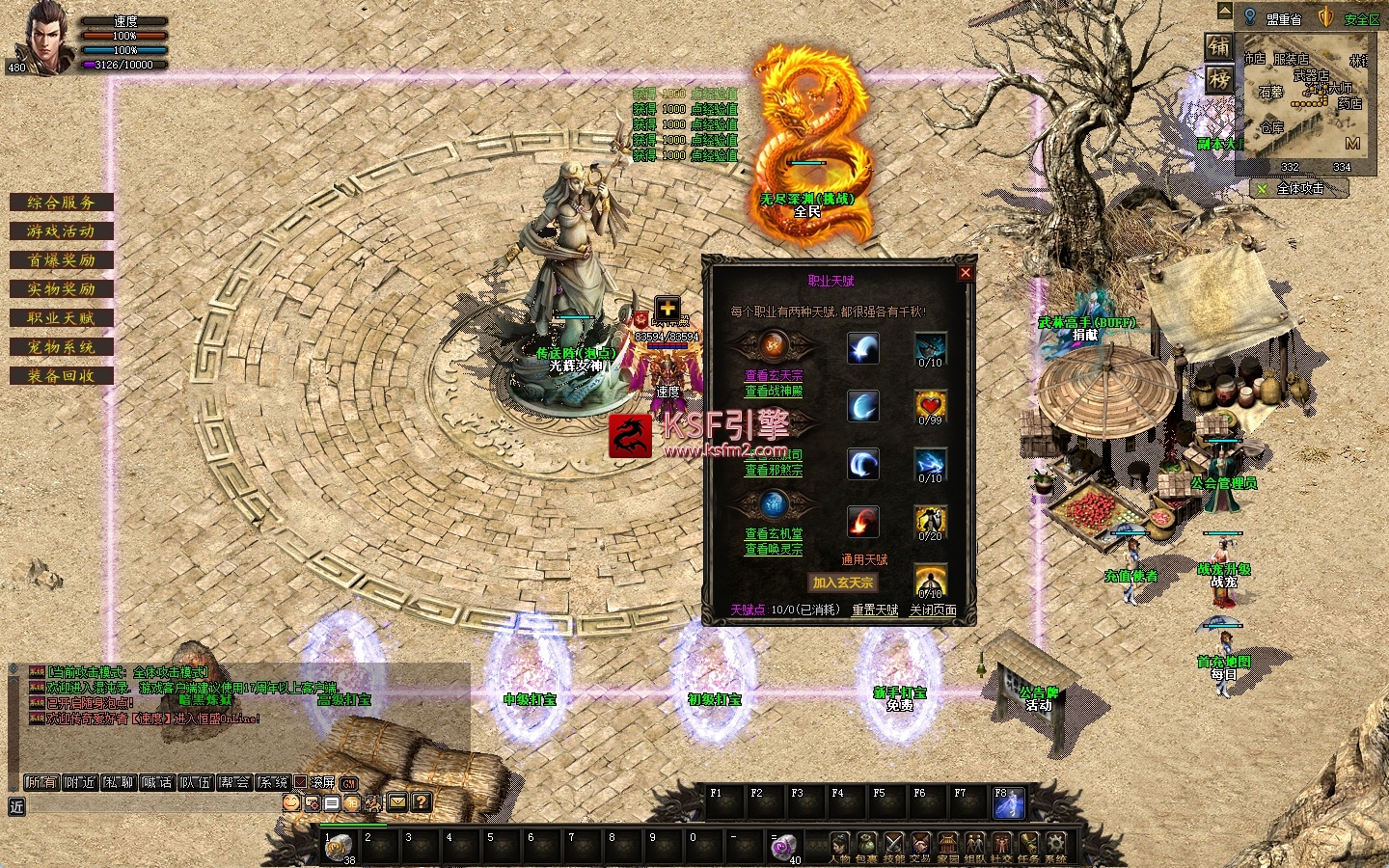The height and width of the screenshot is (868, 1389).
Task: View the 查看战神殿 talent tree
Action: (x=773, y=391)
